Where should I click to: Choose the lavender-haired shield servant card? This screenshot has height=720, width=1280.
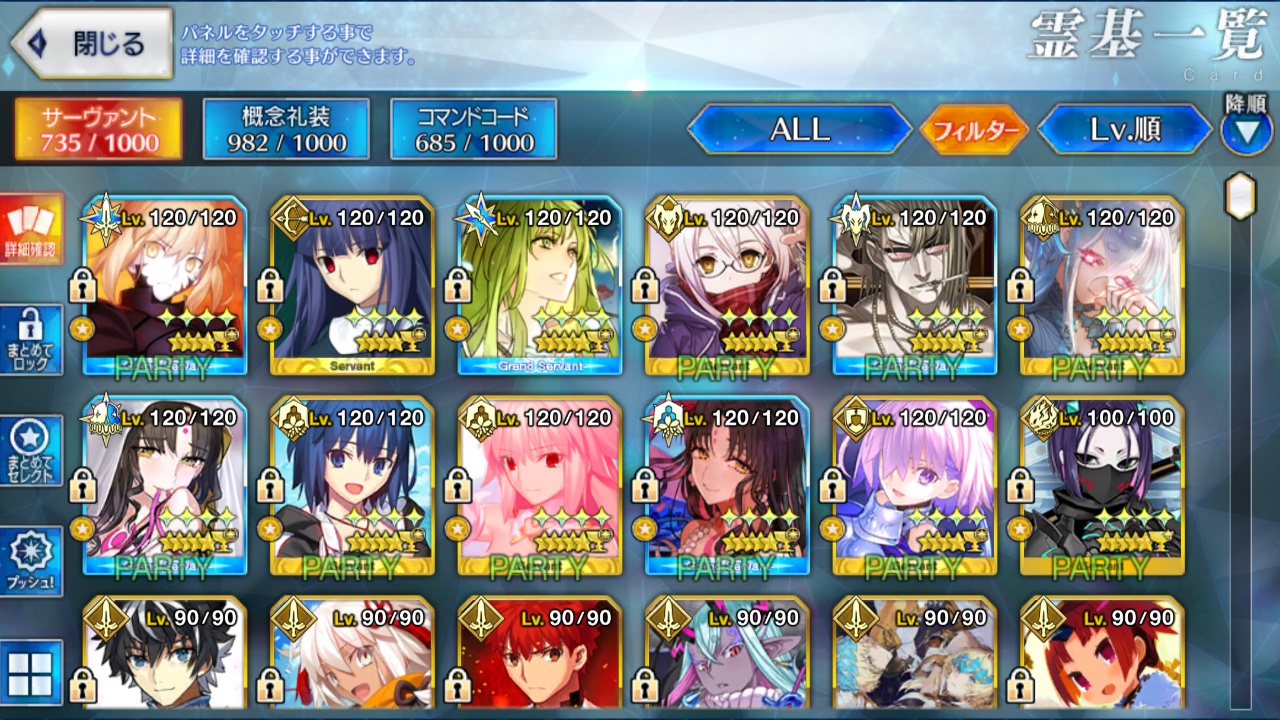click(x=915, y=486)
